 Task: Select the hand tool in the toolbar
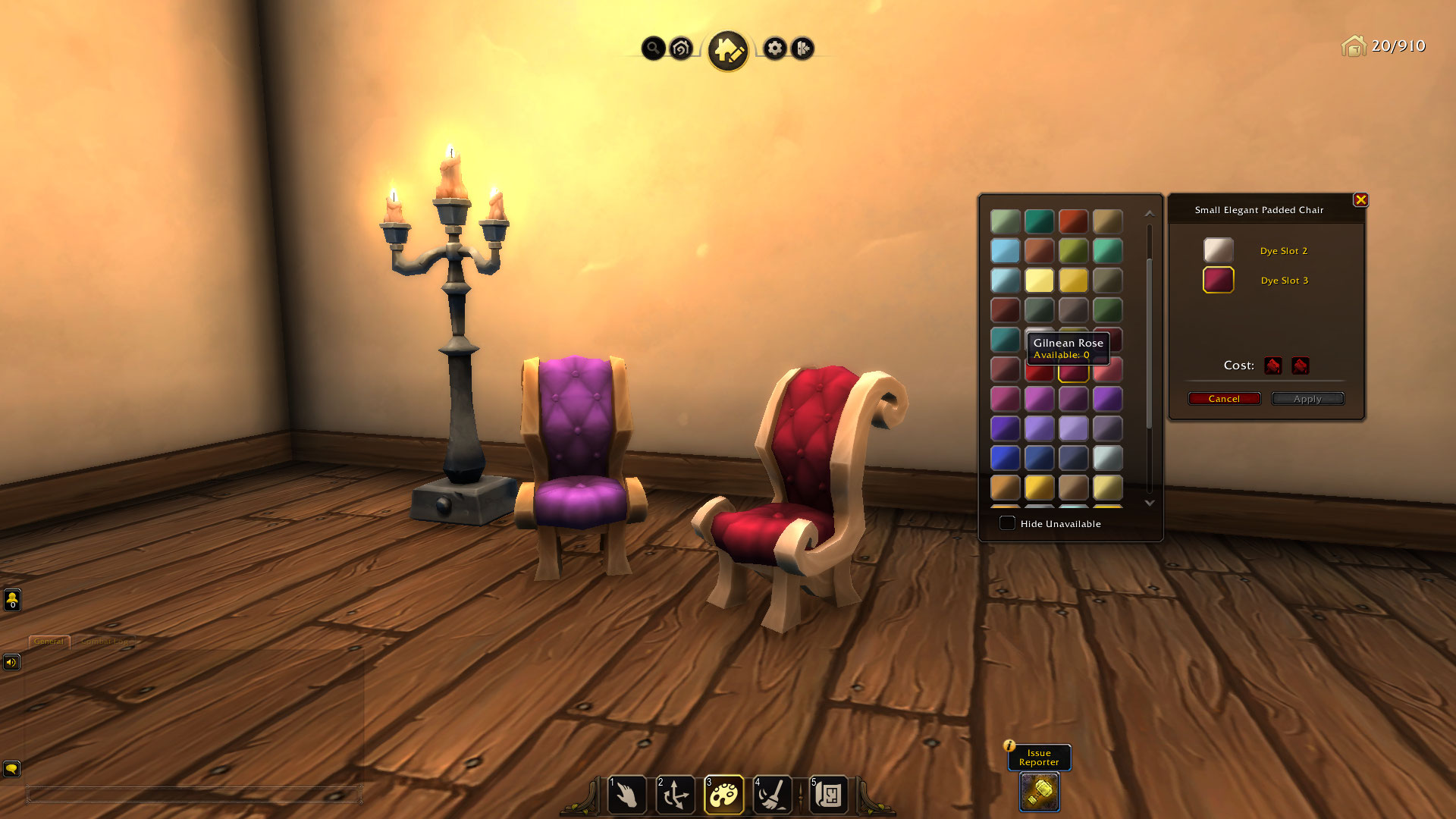[x=627, y=795]
